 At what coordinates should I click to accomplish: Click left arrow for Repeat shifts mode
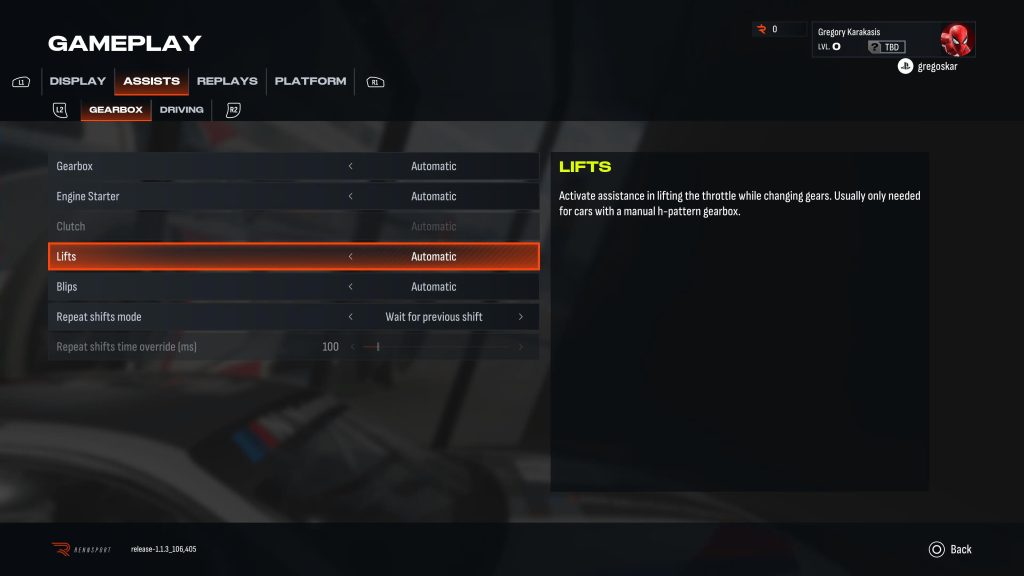tap(350, 317)
